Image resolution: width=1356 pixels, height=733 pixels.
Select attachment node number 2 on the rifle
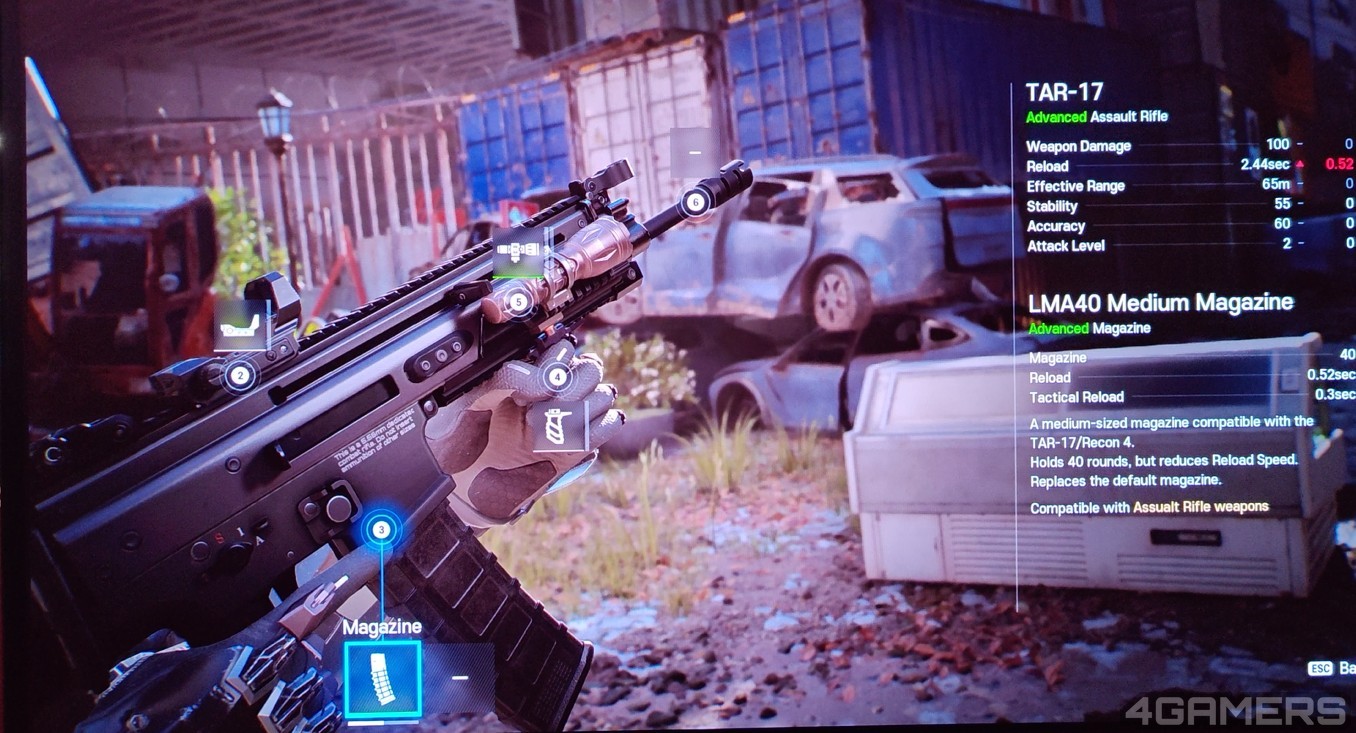[x=239, y=376]
